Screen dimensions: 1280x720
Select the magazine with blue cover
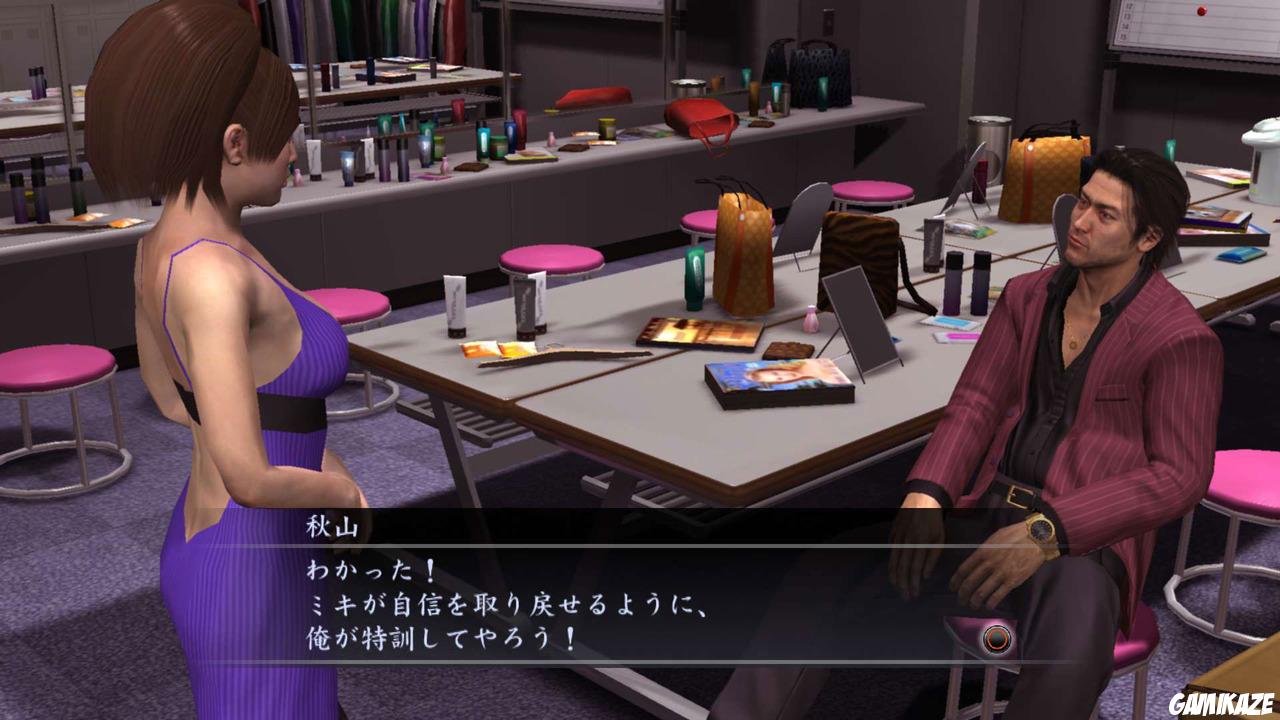coord(770,375)
